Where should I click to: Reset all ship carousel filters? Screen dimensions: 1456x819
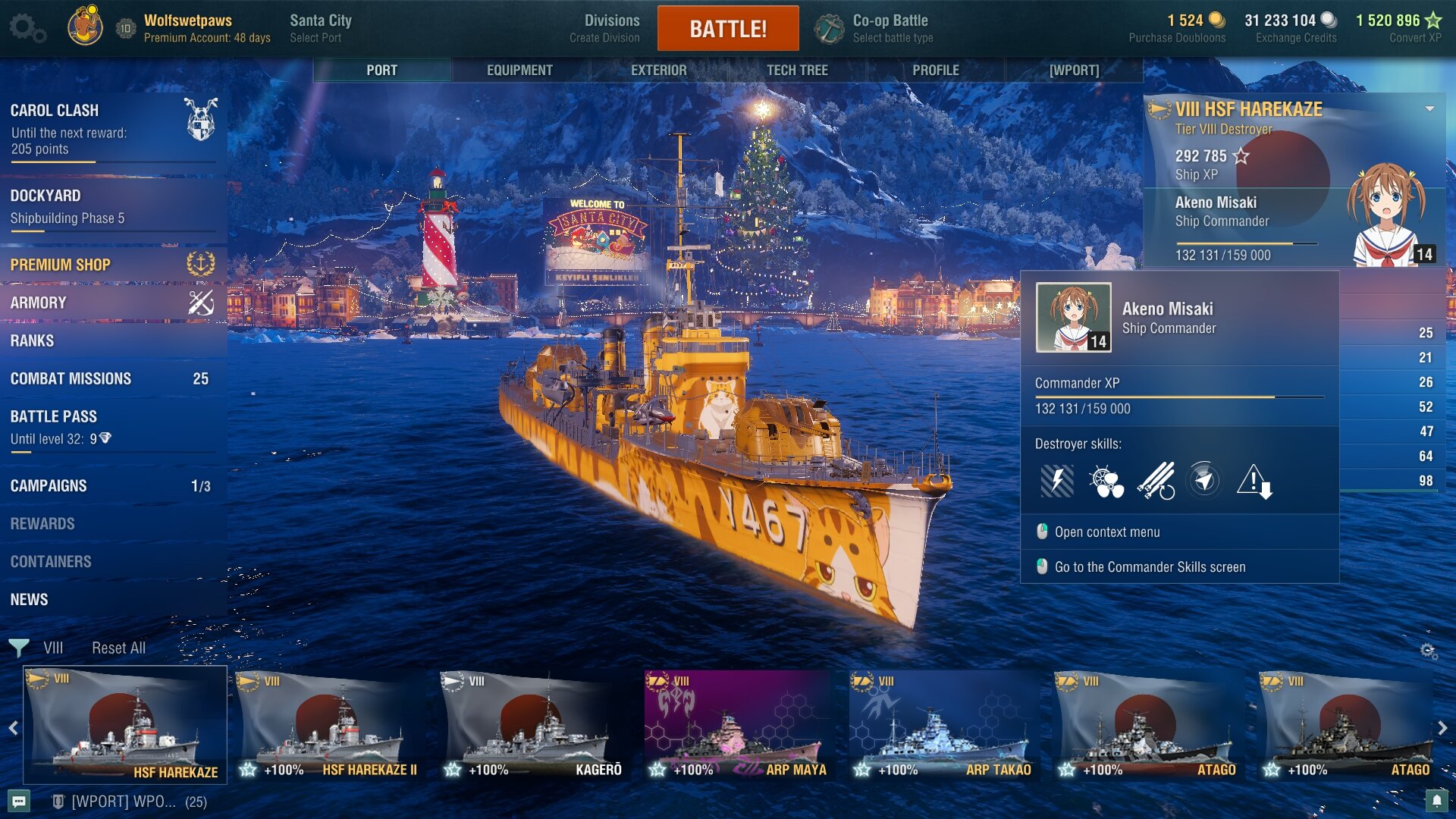(x=118, y=648)
